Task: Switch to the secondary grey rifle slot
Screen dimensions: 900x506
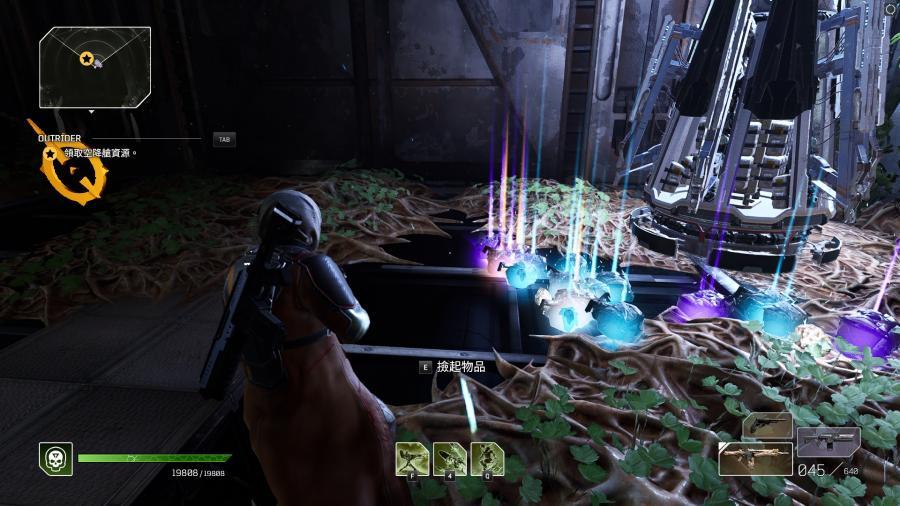Action: [827, 441]
